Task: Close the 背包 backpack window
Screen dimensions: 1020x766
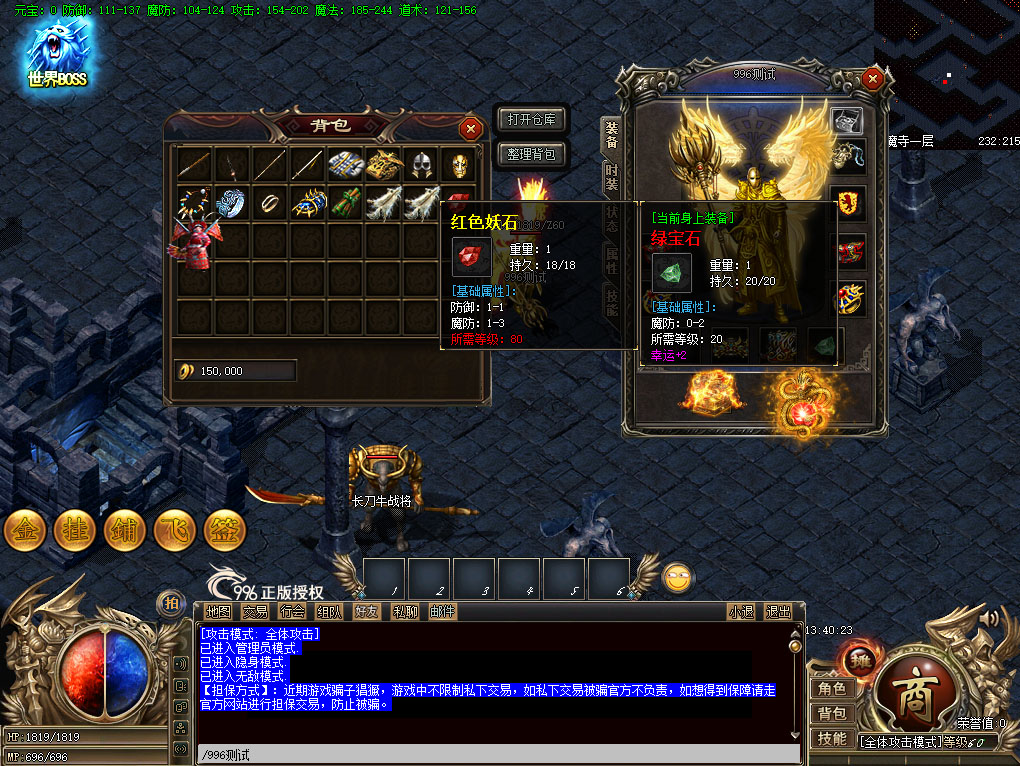Action: pos(470,128)
